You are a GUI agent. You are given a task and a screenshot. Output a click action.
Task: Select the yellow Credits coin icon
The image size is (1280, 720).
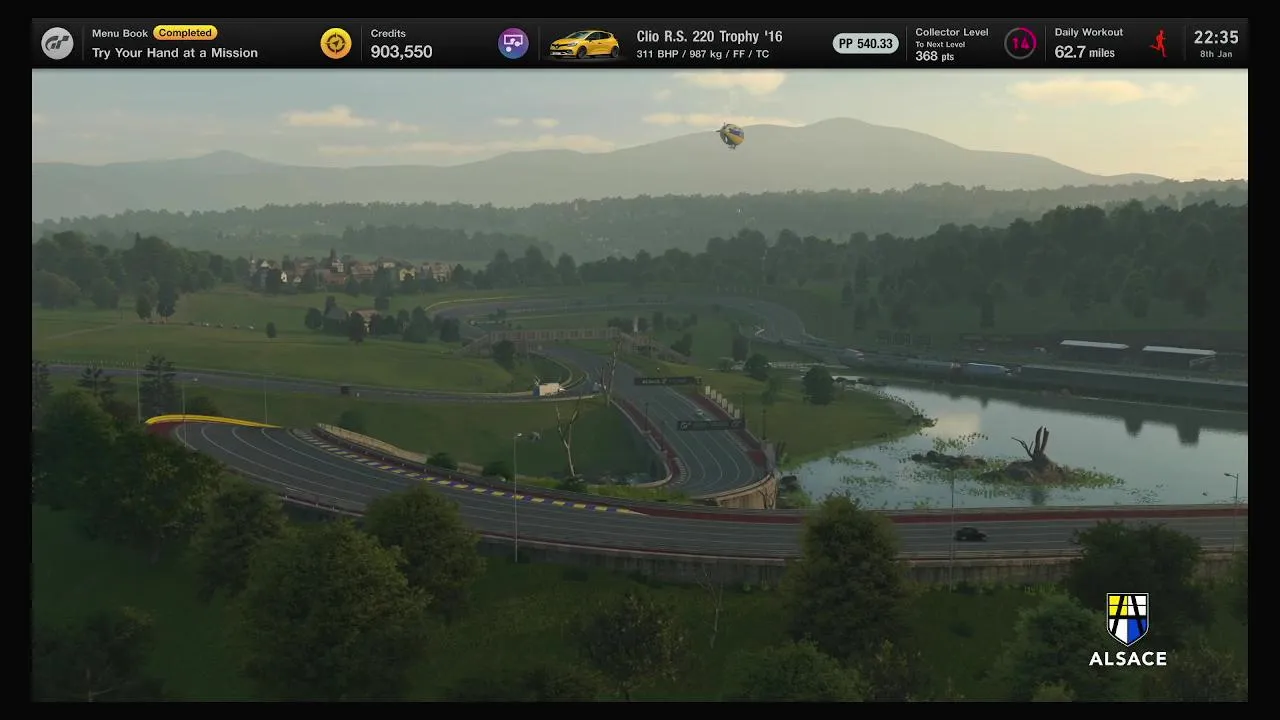[x=336, y=43]
